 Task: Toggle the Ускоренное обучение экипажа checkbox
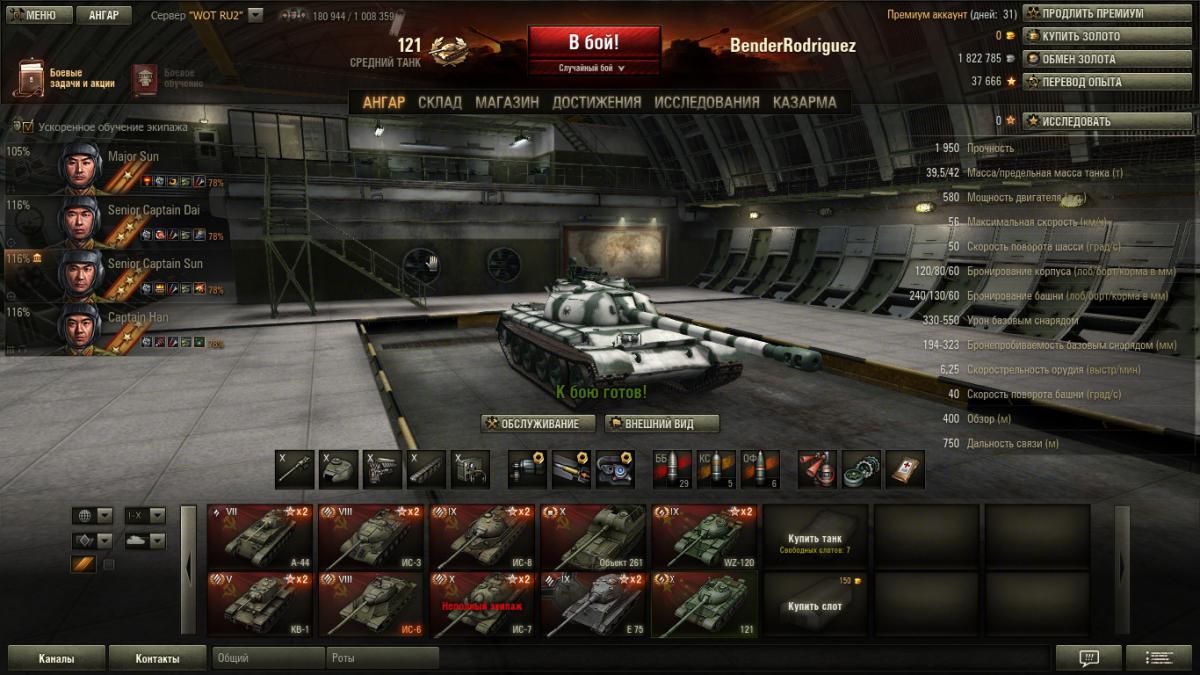coord(28,127)
